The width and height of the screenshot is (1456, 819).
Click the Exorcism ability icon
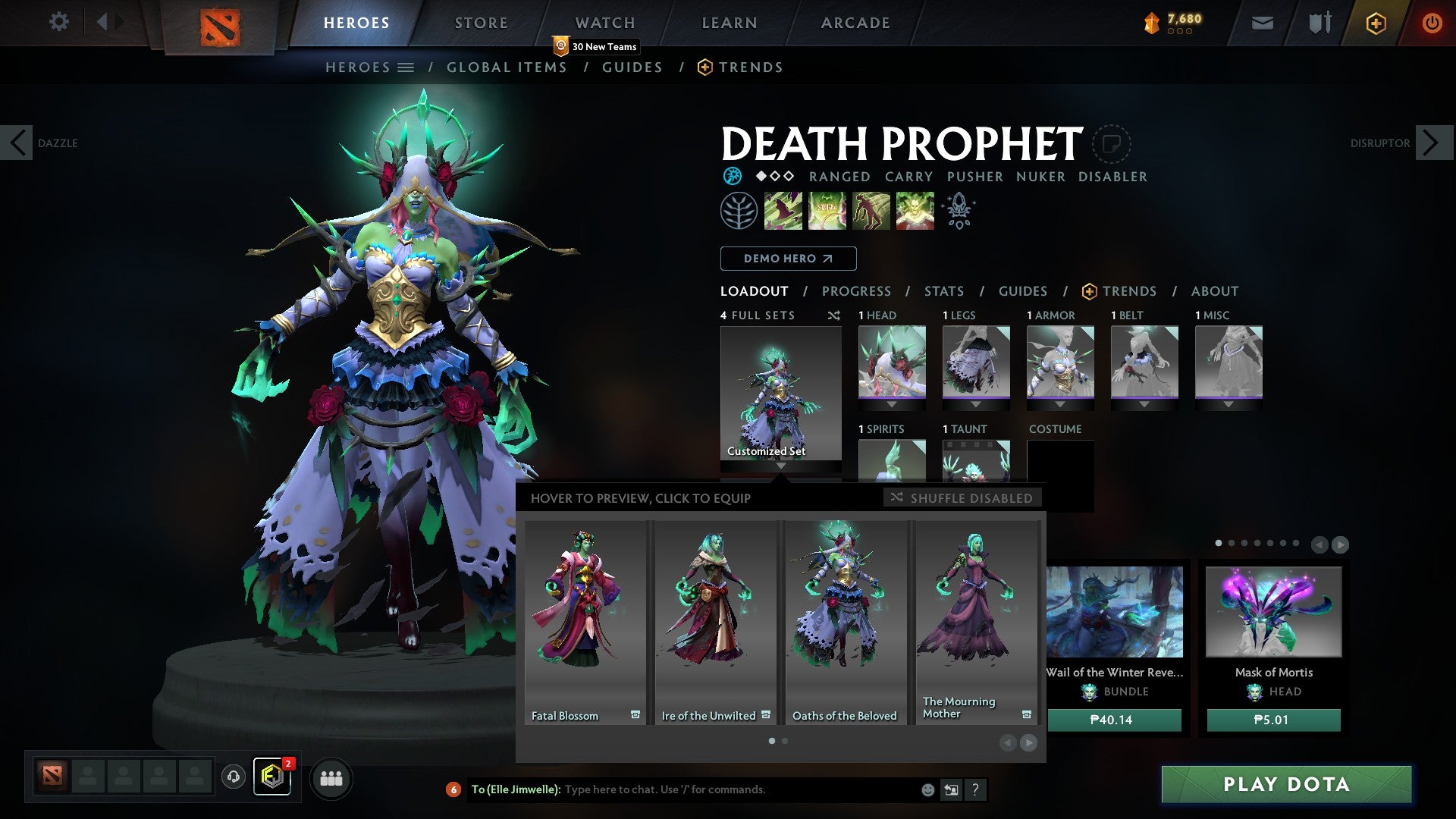[915, 210]
